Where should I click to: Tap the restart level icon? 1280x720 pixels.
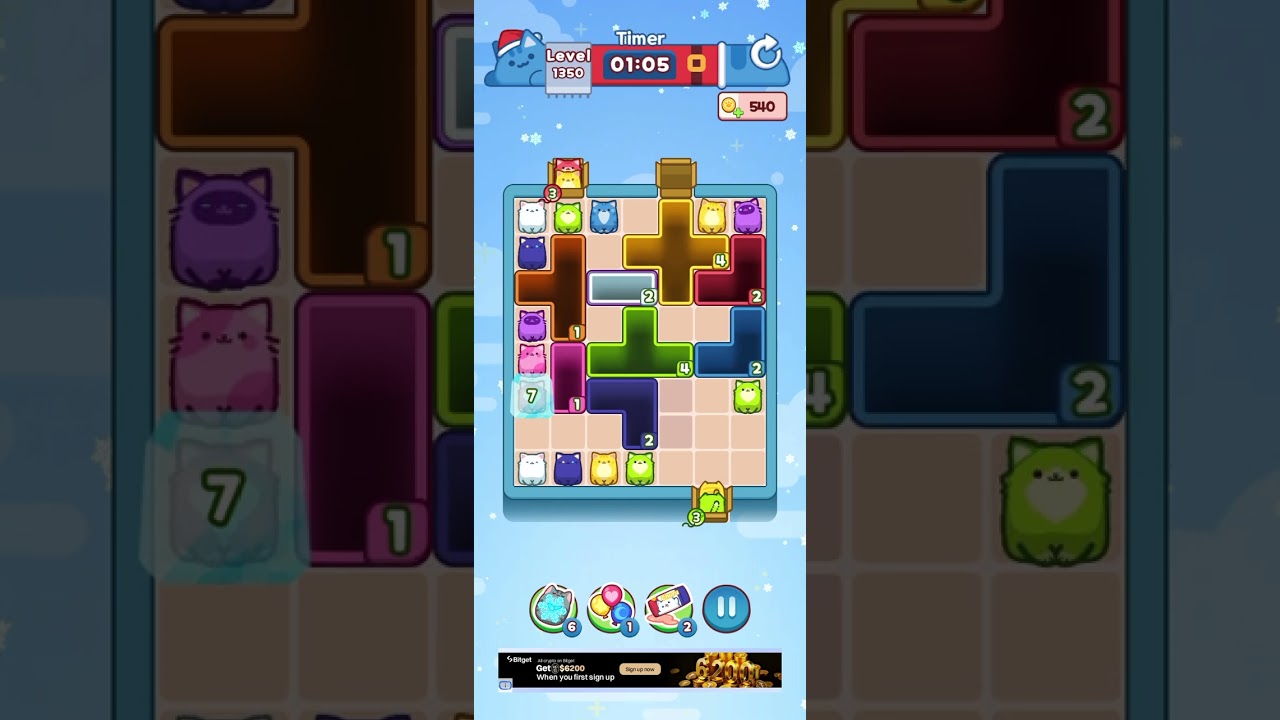[x=764, y=55]
